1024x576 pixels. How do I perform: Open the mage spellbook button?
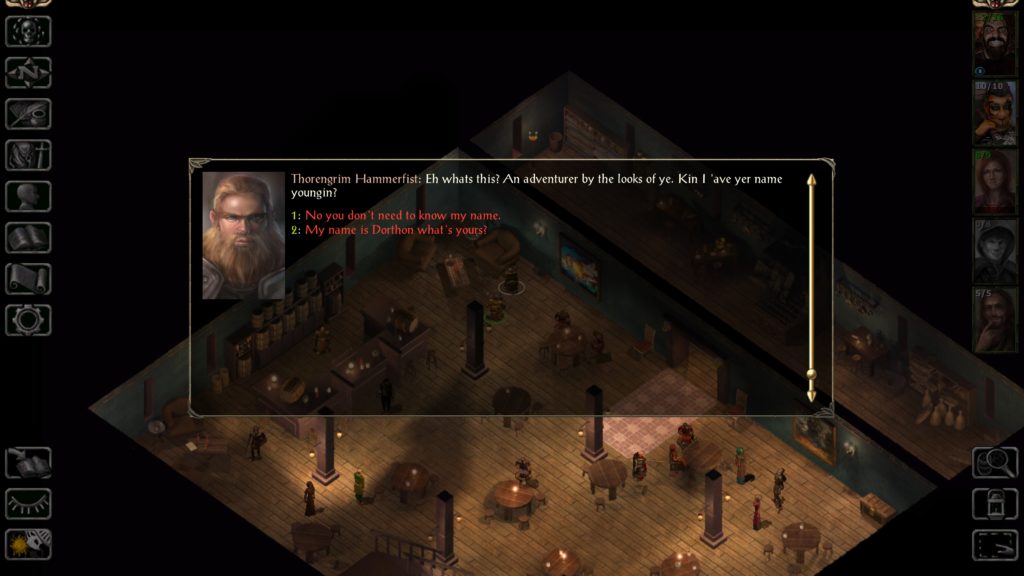click(28, 237)
